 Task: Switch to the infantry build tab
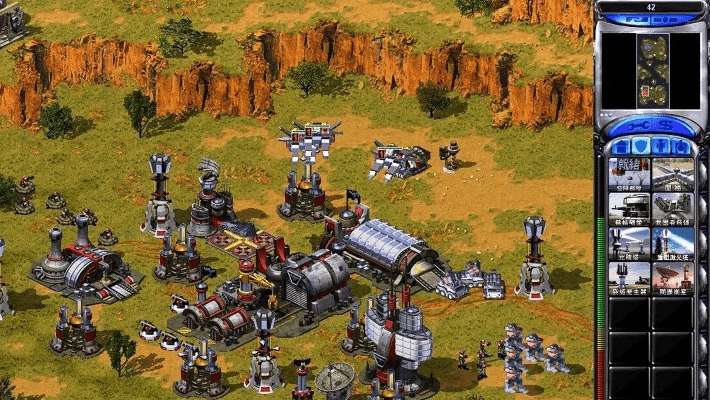pyautogui.click(x=661, y=146)
